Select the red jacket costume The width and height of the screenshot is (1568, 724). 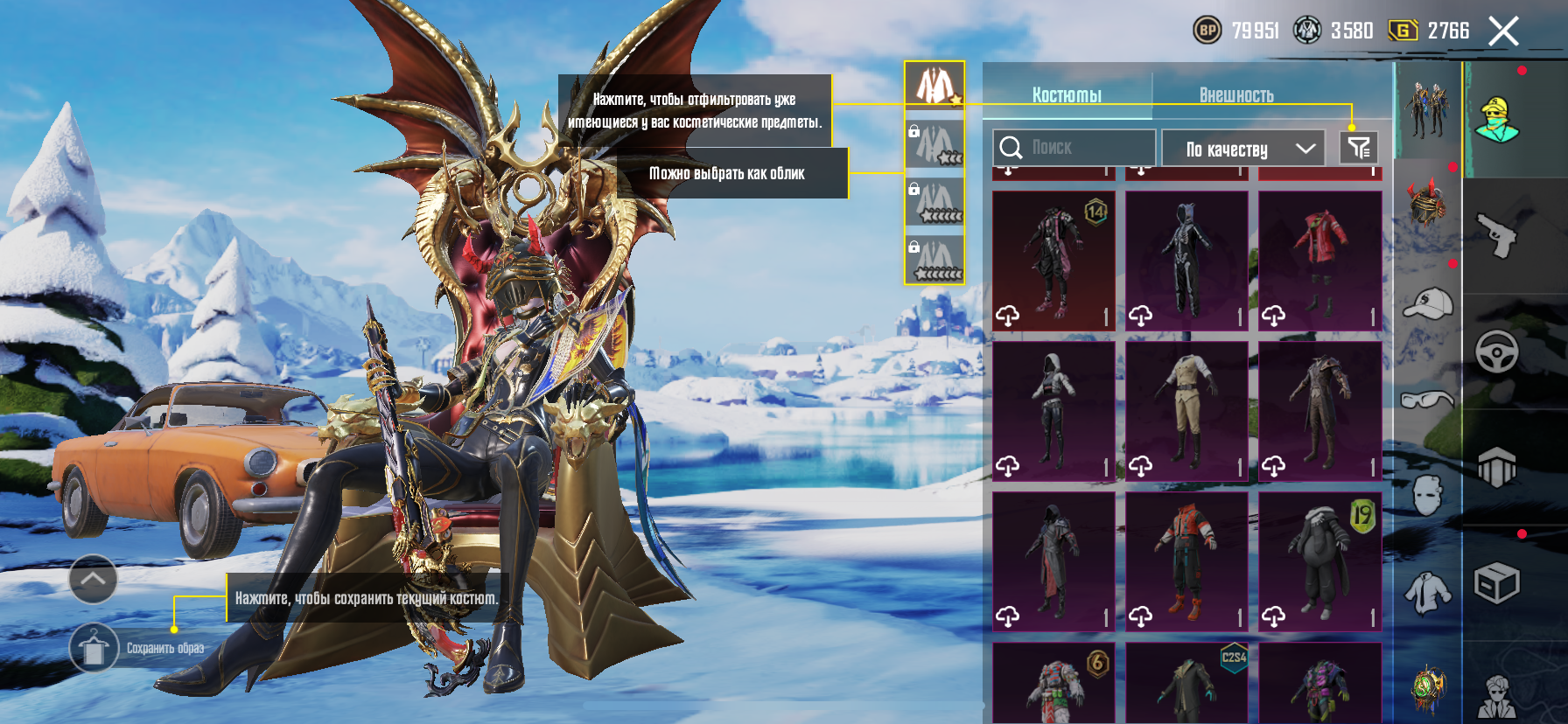[1319, 261]
